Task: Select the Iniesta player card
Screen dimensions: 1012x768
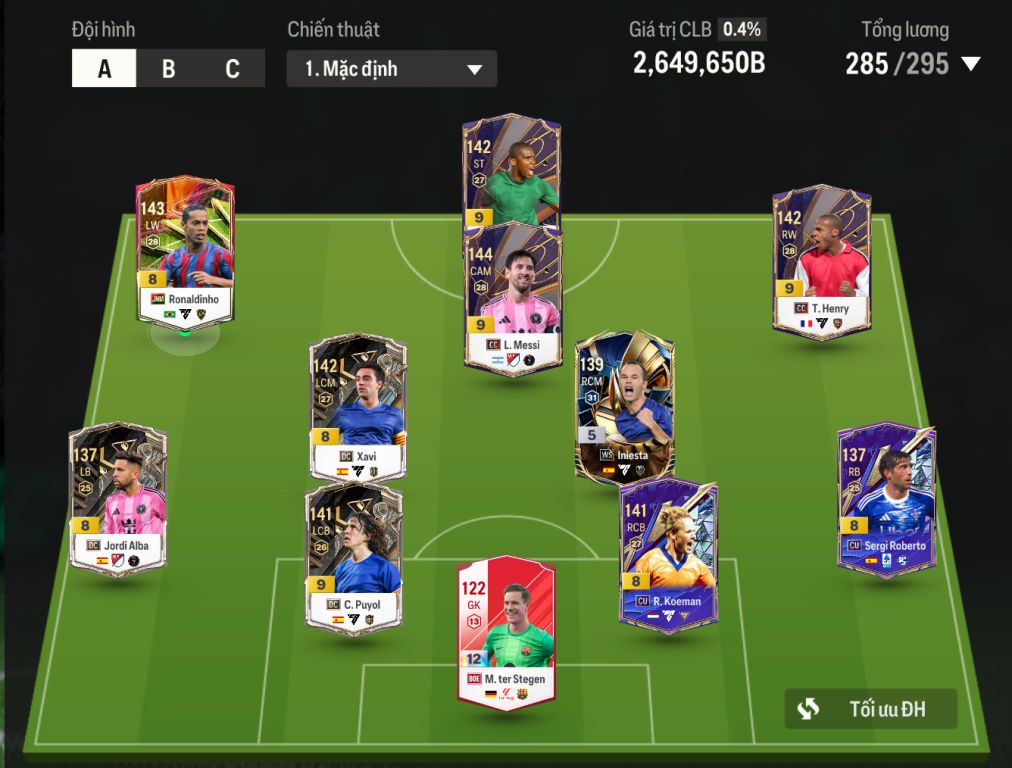Action: click(624, 405)
